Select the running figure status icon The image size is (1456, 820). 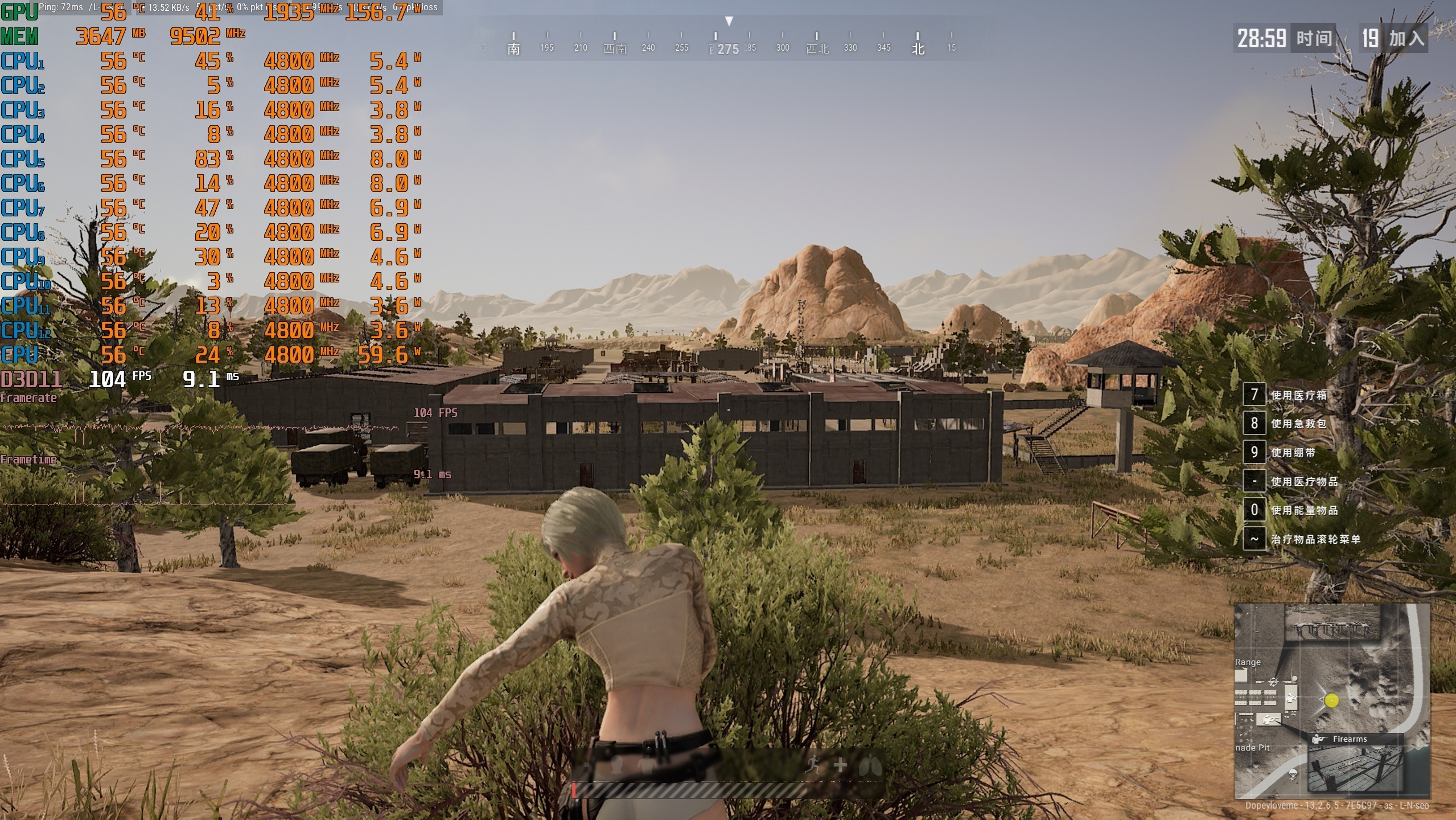[812, 765]
